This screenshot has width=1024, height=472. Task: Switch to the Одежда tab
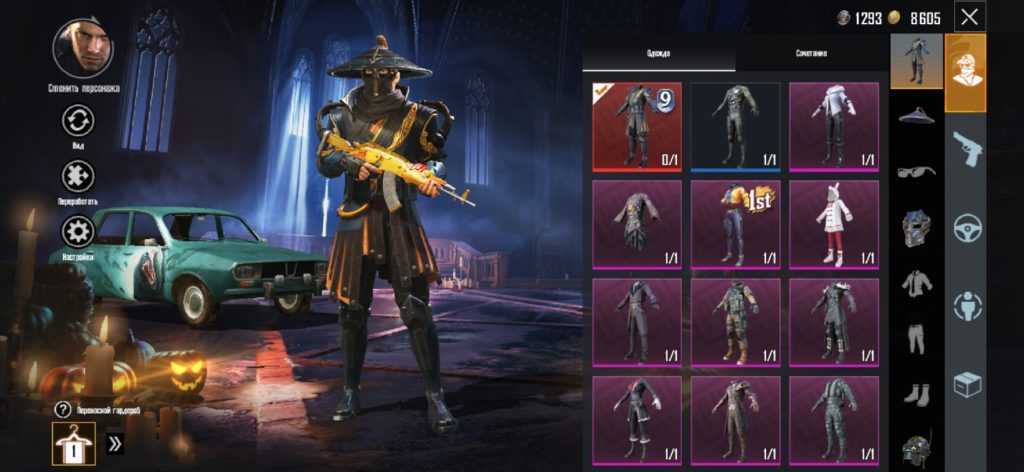pyautogui.click(x=658, y=52)
